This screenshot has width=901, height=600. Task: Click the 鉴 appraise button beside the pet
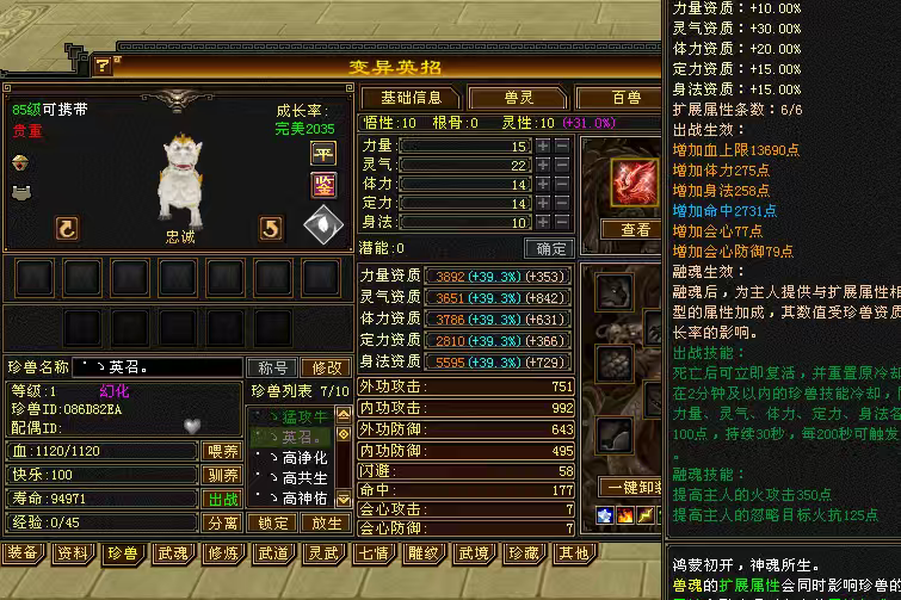323,185
